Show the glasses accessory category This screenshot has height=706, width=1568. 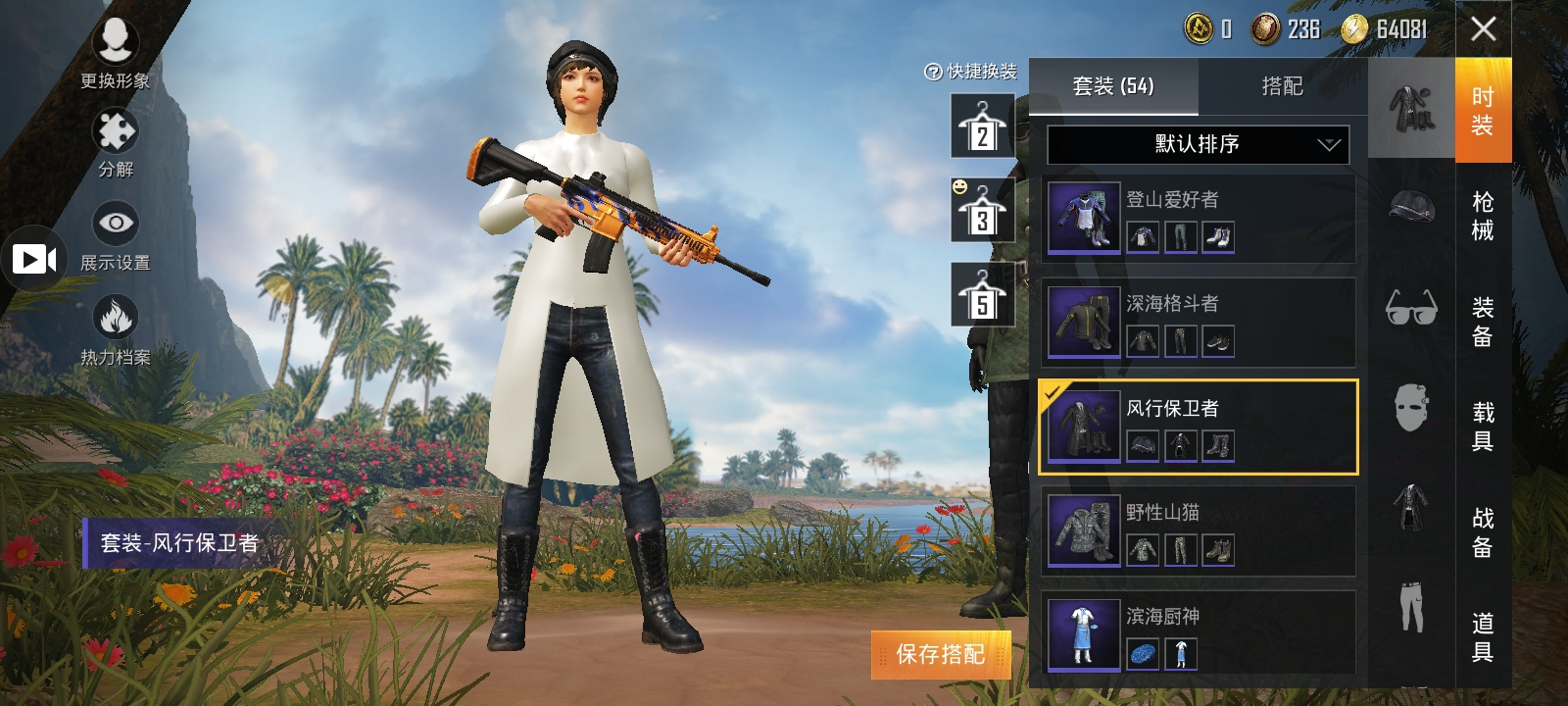(1411, 308)
